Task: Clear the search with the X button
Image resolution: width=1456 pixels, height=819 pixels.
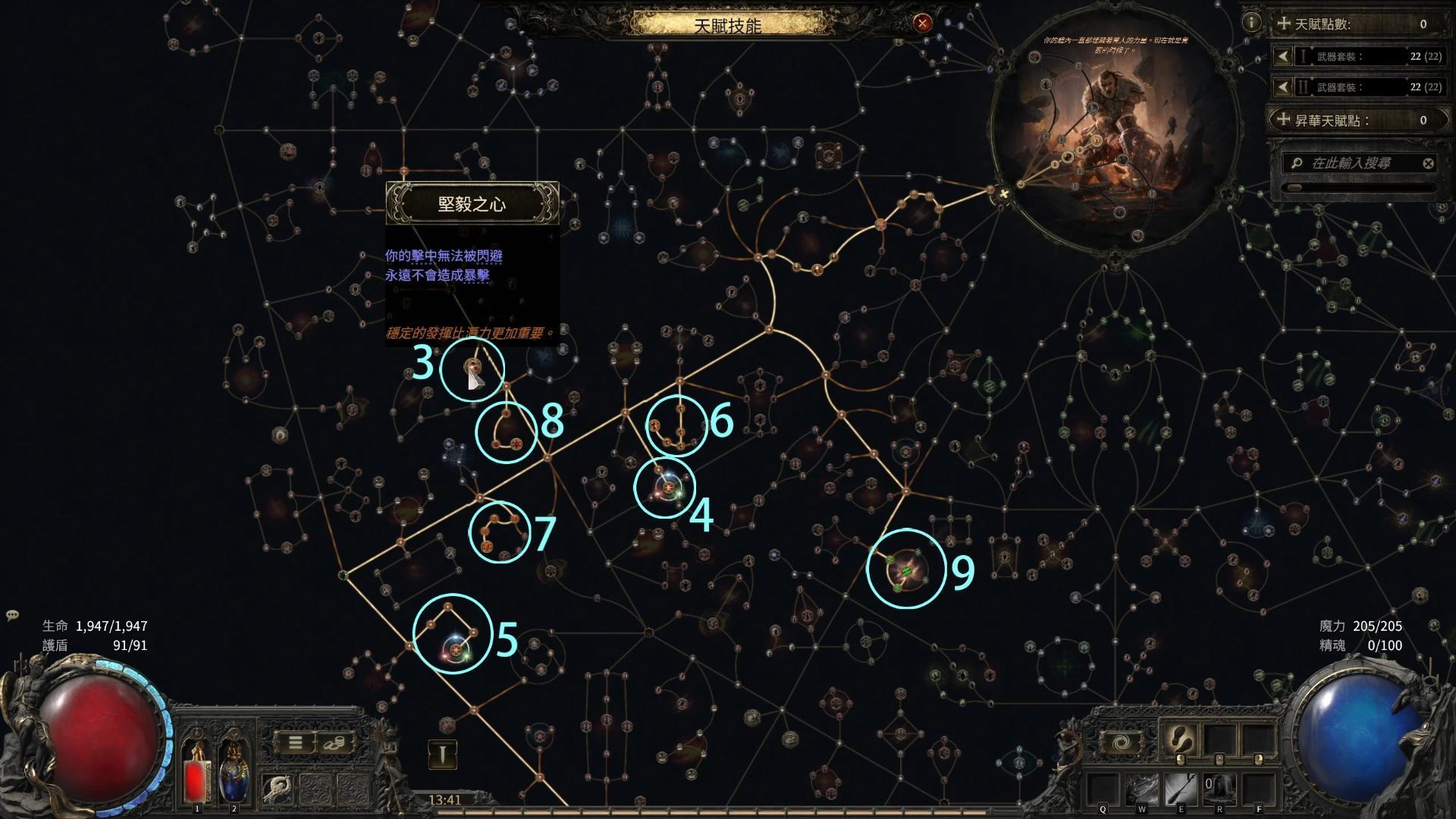Action: pyautogui.click(x=1429, y=162)
